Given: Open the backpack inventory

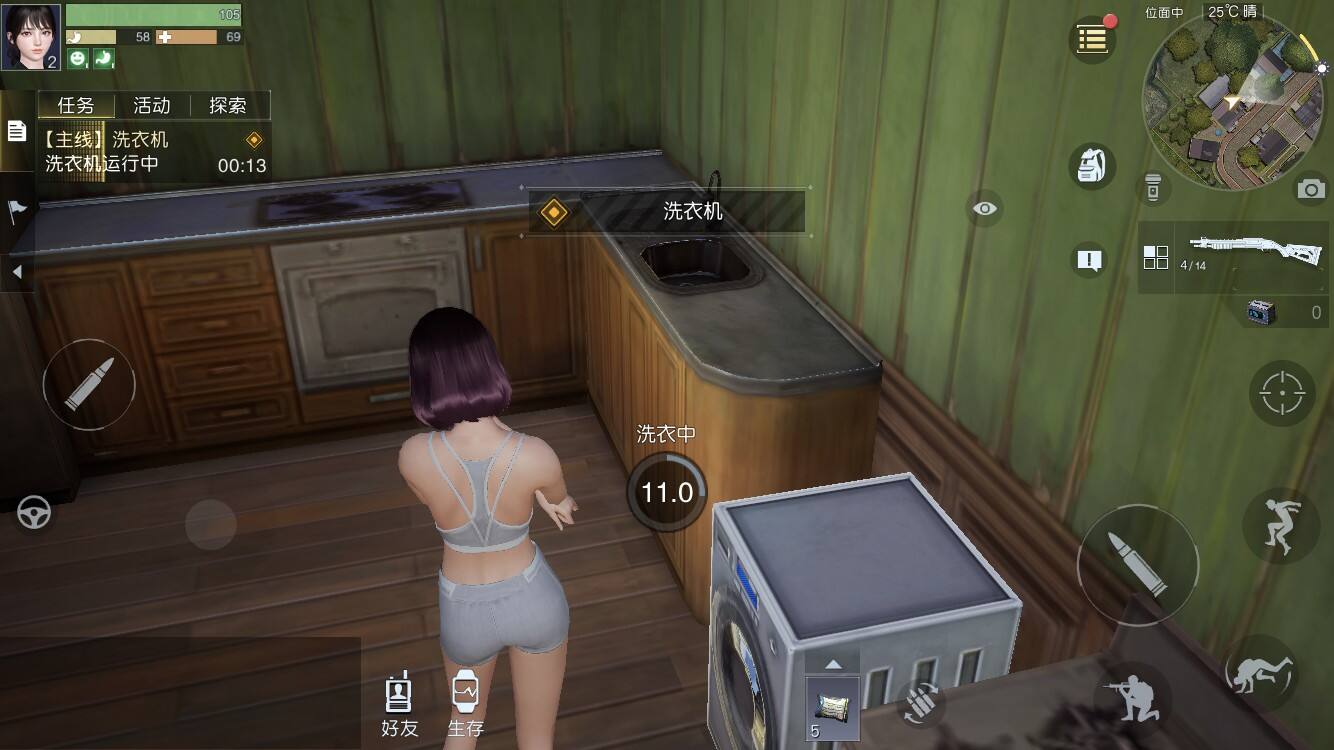Looking at the screenshot, I should (1092, 166).
